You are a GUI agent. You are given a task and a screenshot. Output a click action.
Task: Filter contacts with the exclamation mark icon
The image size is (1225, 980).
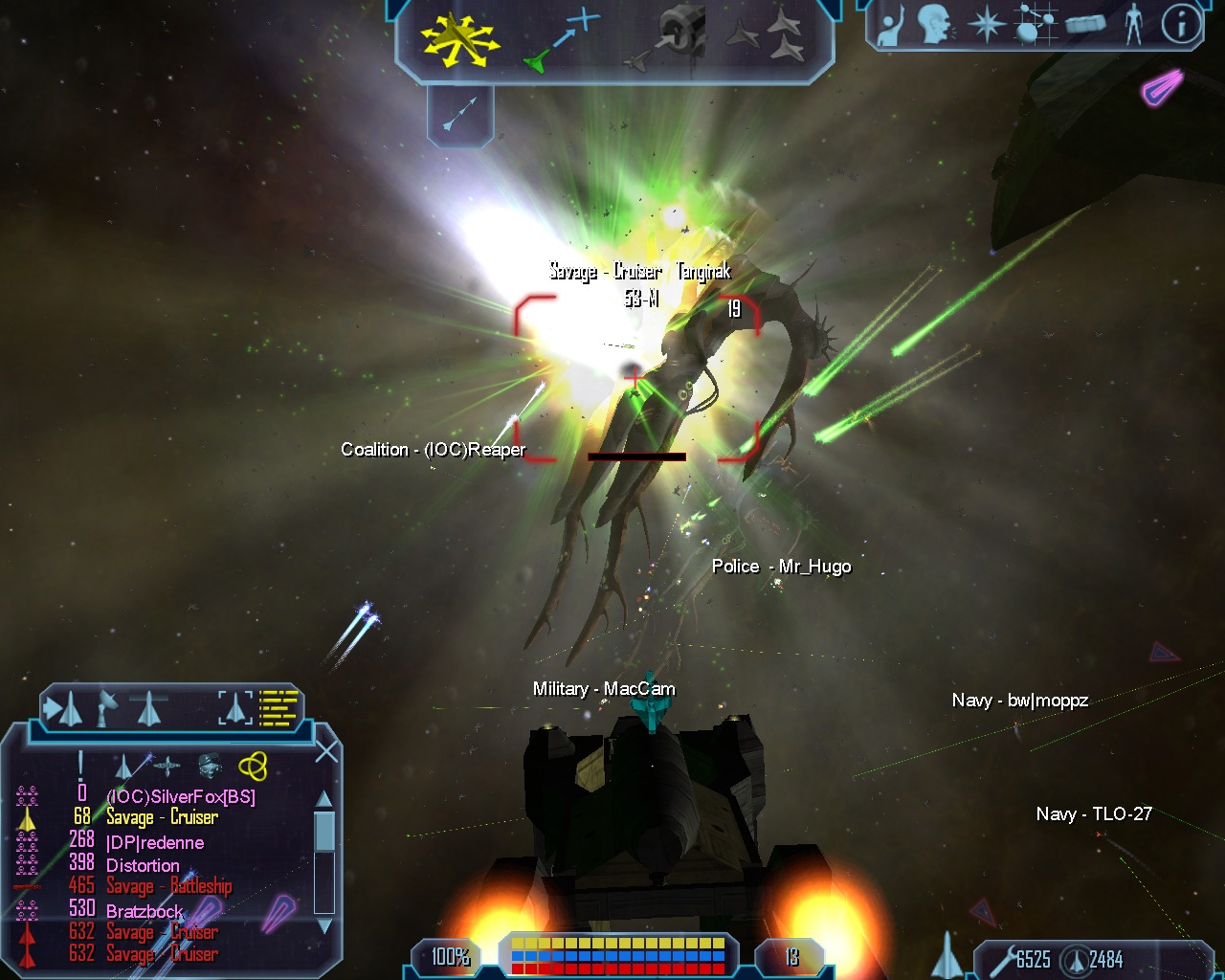pos(81,765)
